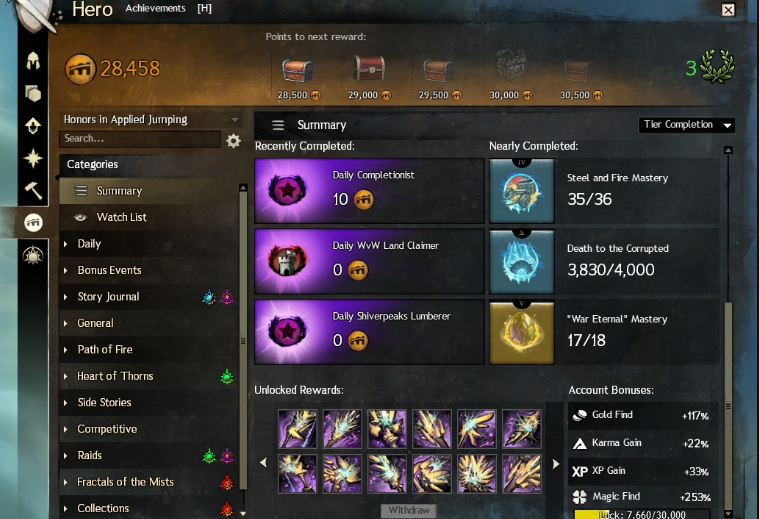Select the Summary category
Image resolution: width=759 pixels, height=519 pixels.
119,191
